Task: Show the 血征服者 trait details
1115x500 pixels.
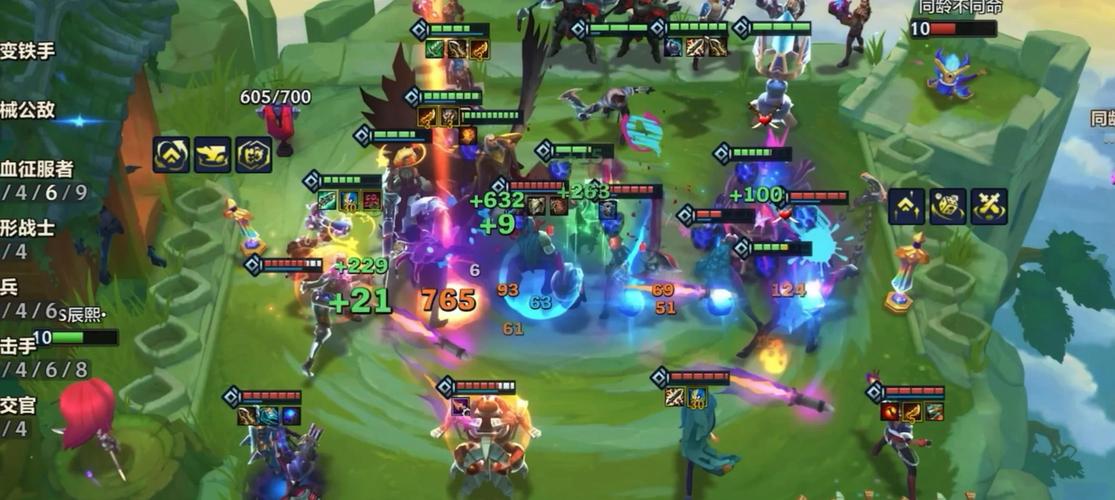Action: point(38,168)
